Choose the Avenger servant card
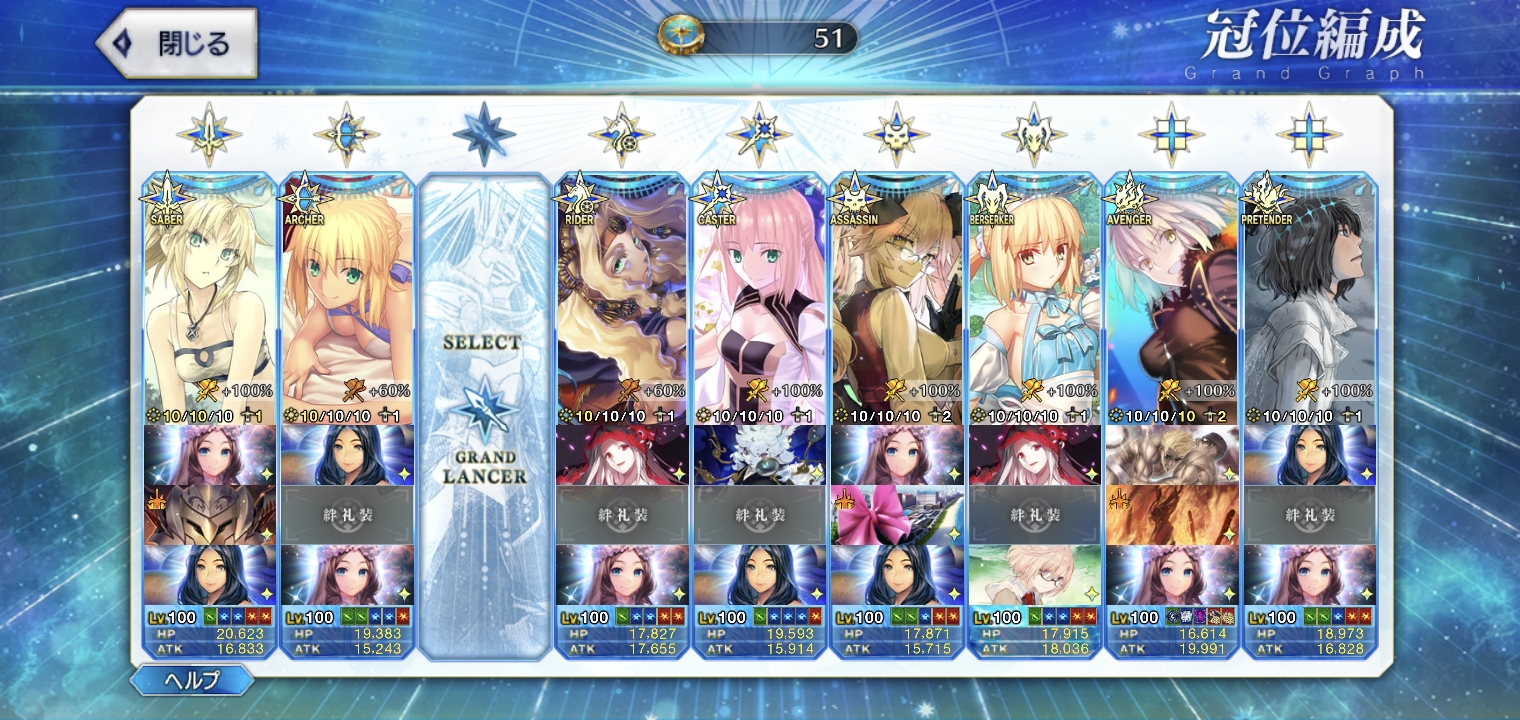The width and height of the screenshot is (1520, 720). pos(1172,300)
